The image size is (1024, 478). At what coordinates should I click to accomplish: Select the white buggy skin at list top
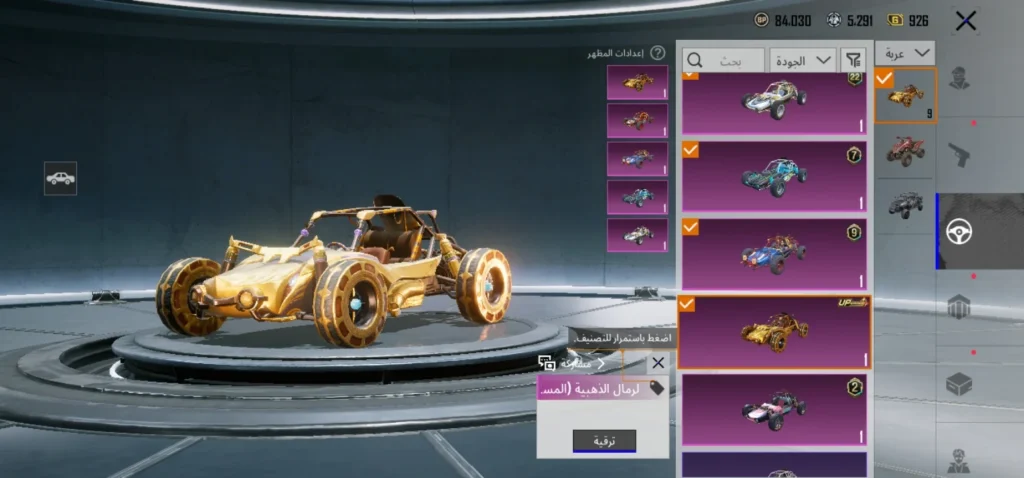(x=774, y=100)
